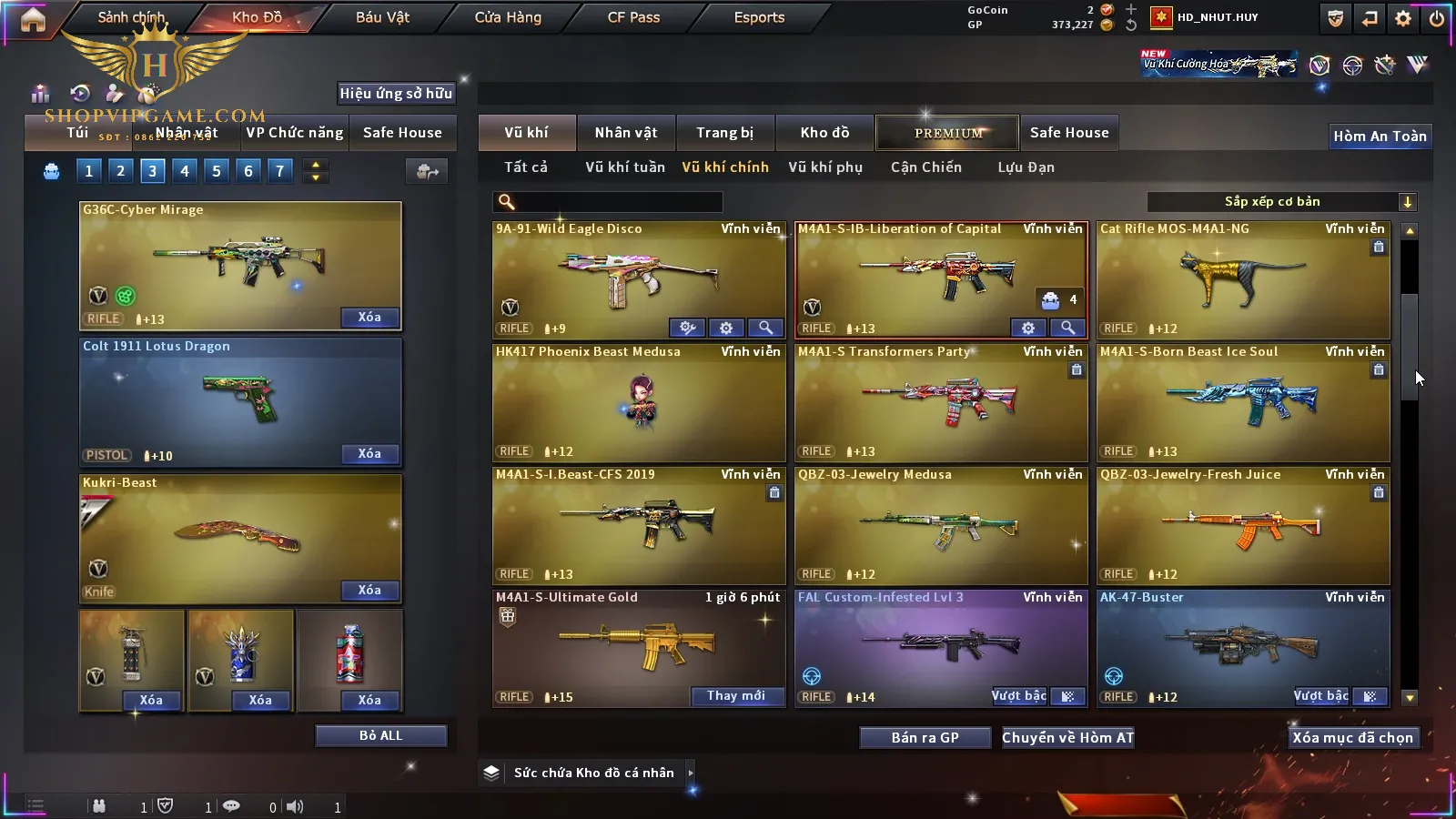Image resolution: width=1456 pixels, height=819 pixels.
Task: Click the Bỏ ALL button
Action: coord(380,735)
